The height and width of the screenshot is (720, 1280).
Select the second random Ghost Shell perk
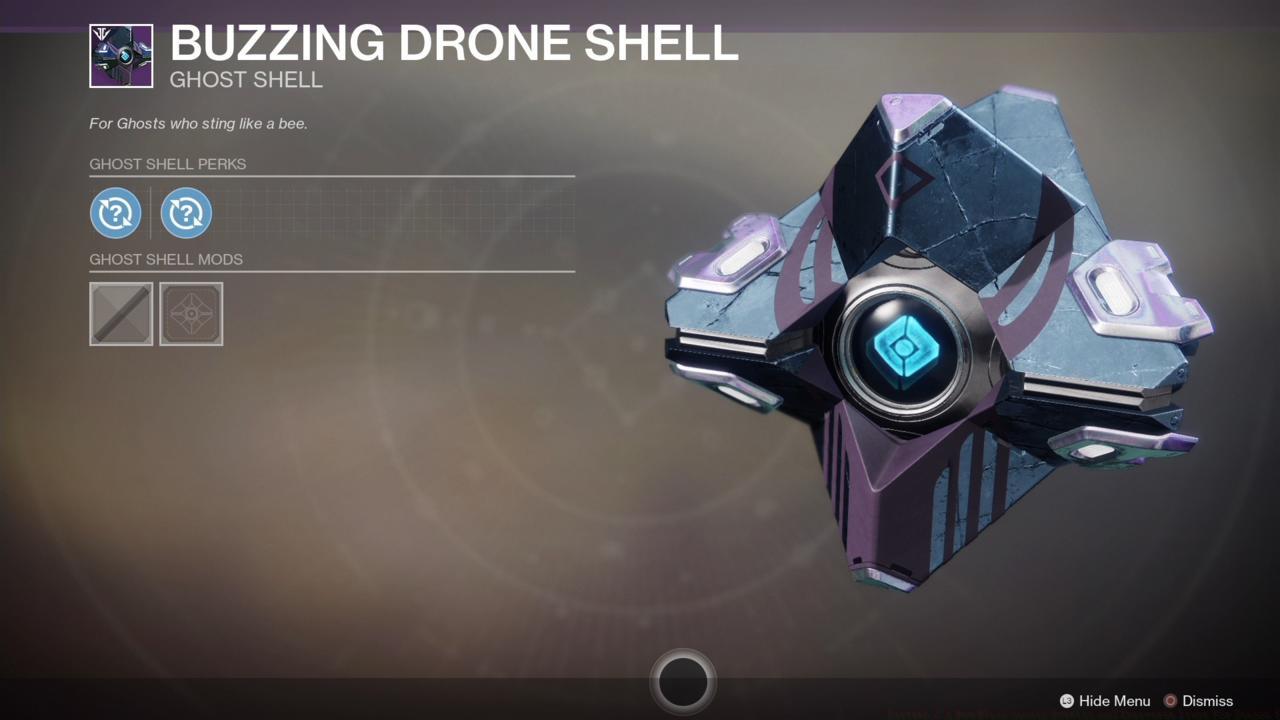(x=186, y=212)
